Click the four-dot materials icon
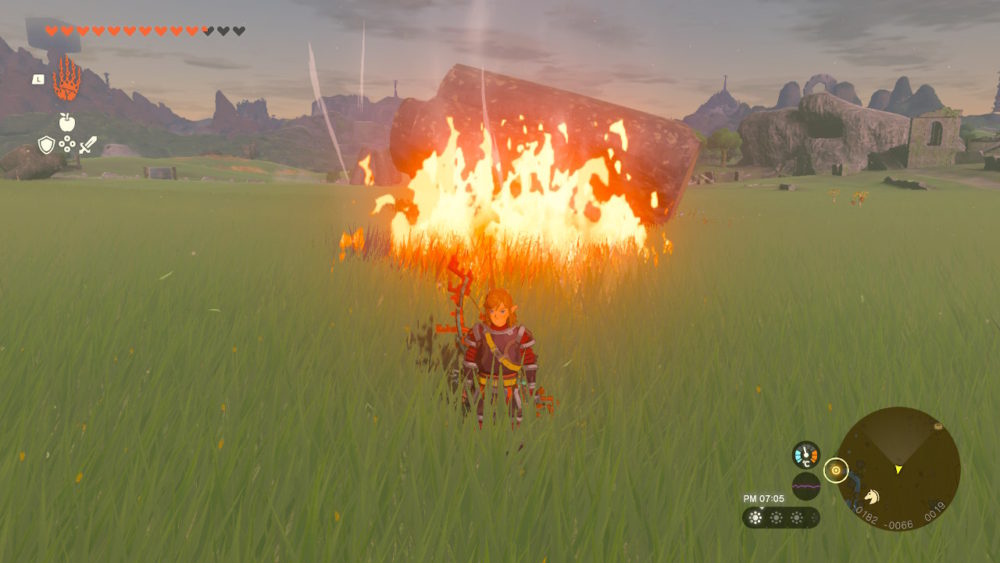The height and width of the screenshot is (563, 1000). tap(67, 144)
